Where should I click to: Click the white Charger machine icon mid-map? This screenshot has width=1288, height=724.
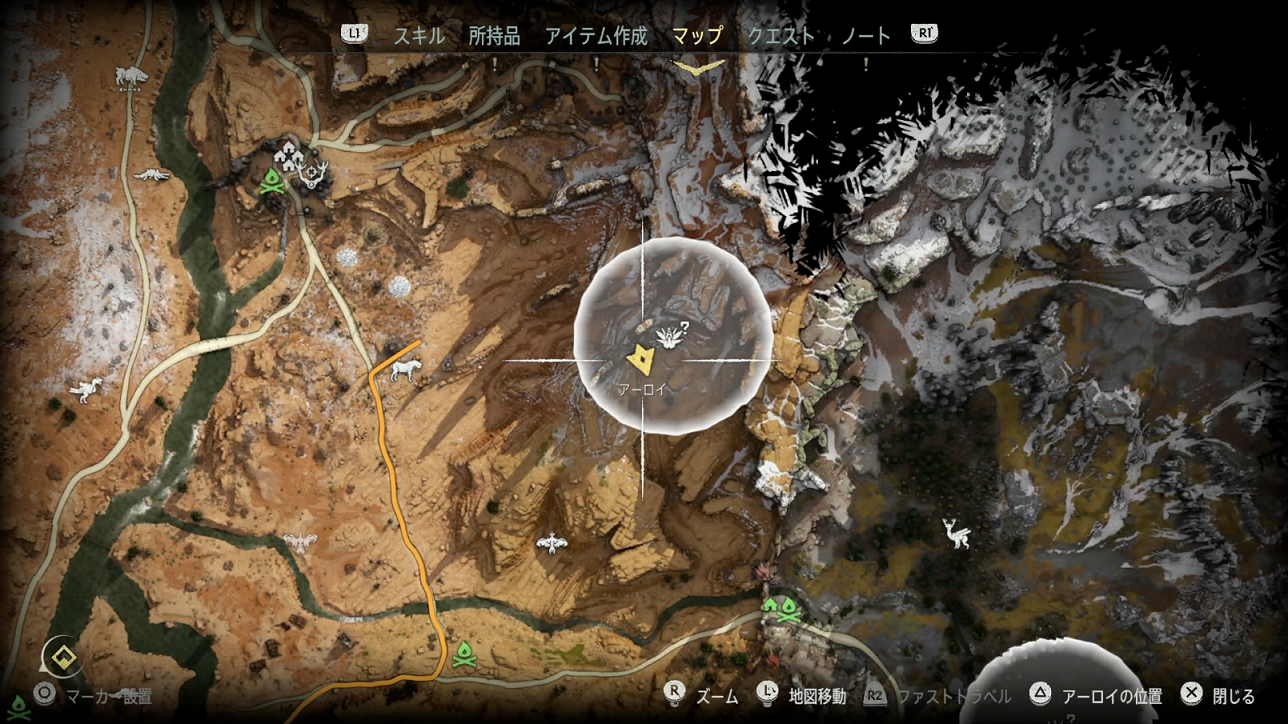coord(404,373)
